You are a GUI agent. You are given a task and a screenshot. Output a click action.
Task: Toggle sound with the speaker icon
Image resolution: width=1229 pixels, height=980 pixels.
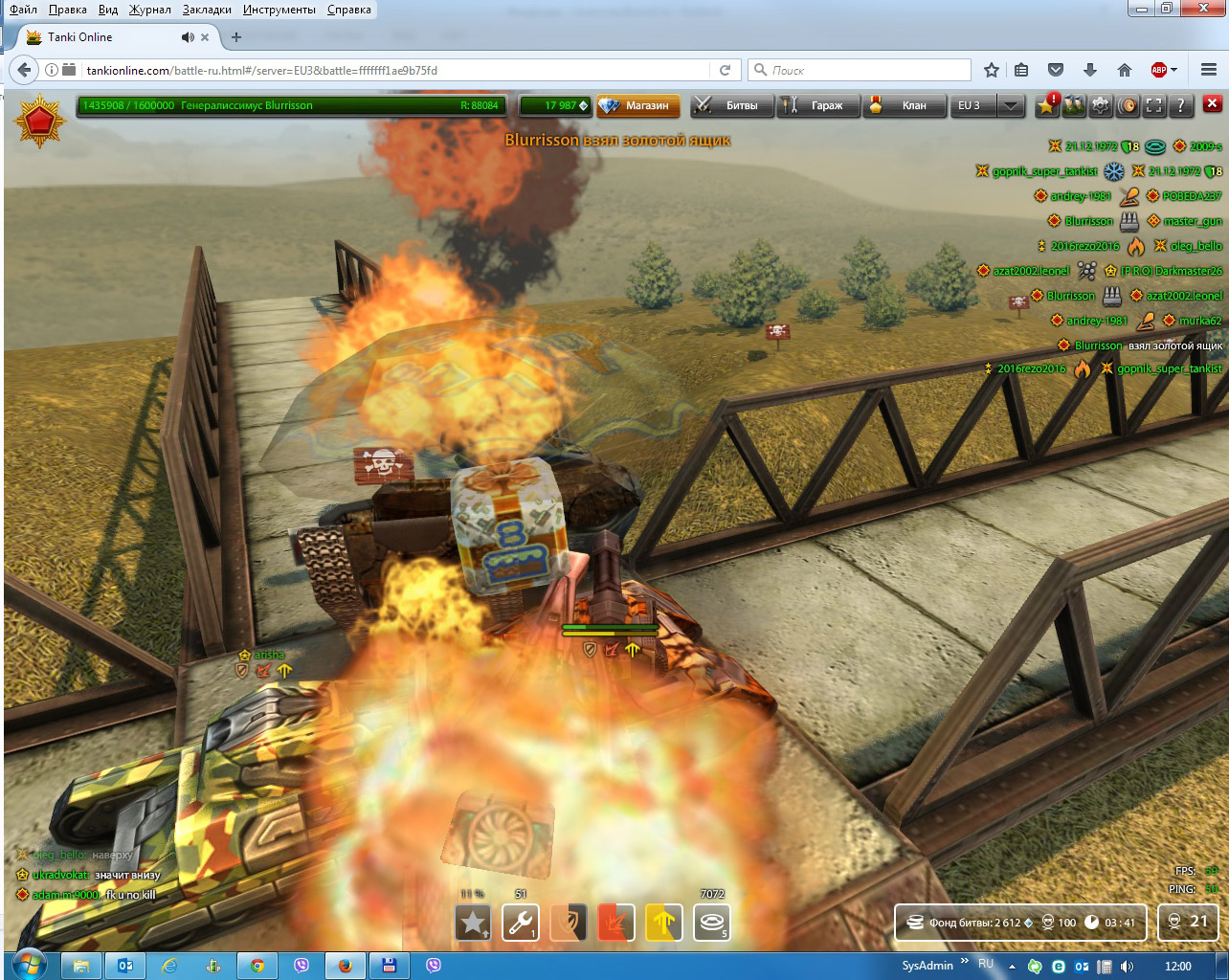1128,105
